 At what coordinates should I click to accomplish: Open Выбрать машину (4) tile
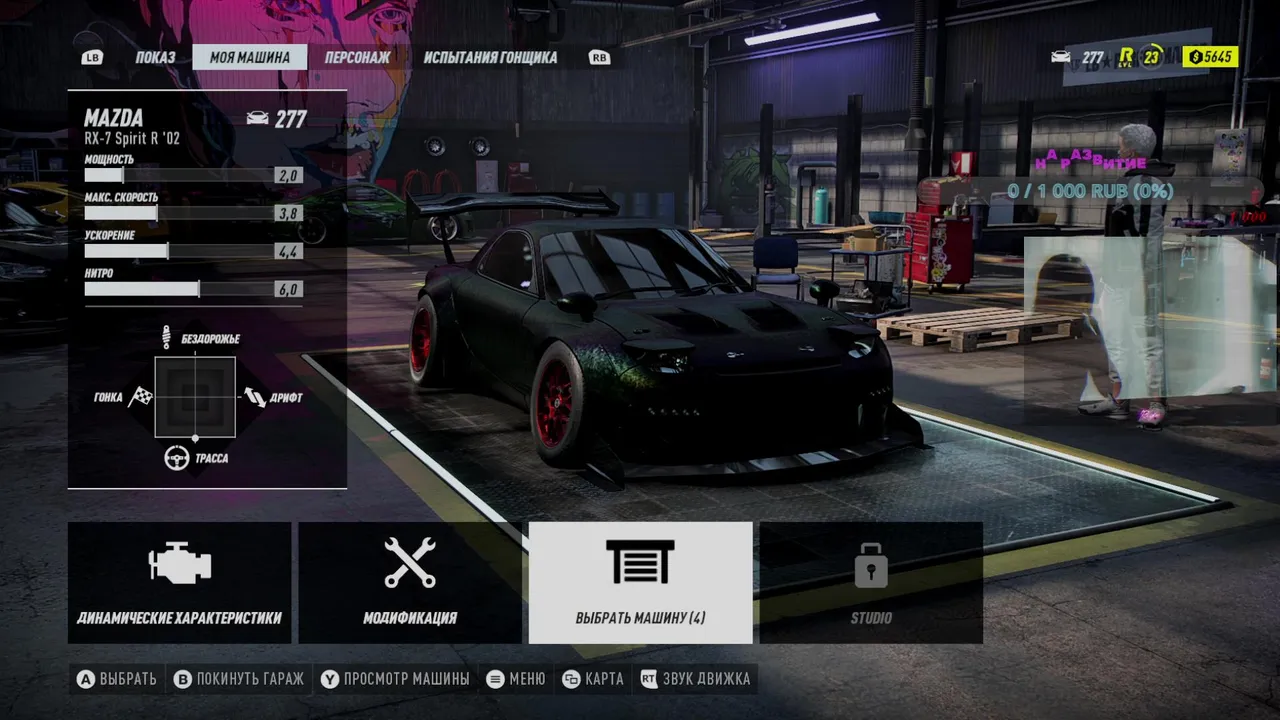pos(640,583)
